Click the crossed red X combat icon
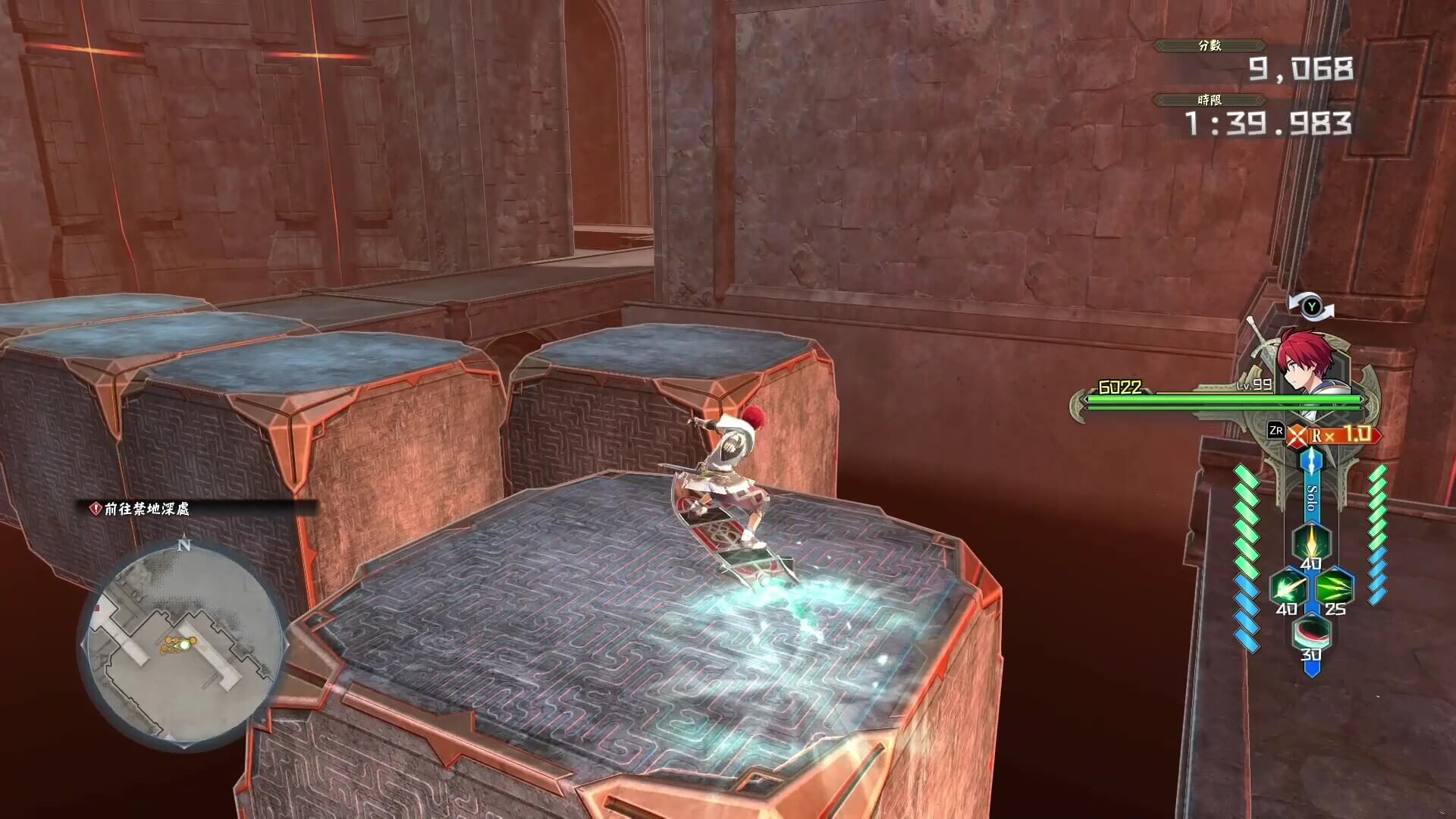 [x=1298, y=434]
